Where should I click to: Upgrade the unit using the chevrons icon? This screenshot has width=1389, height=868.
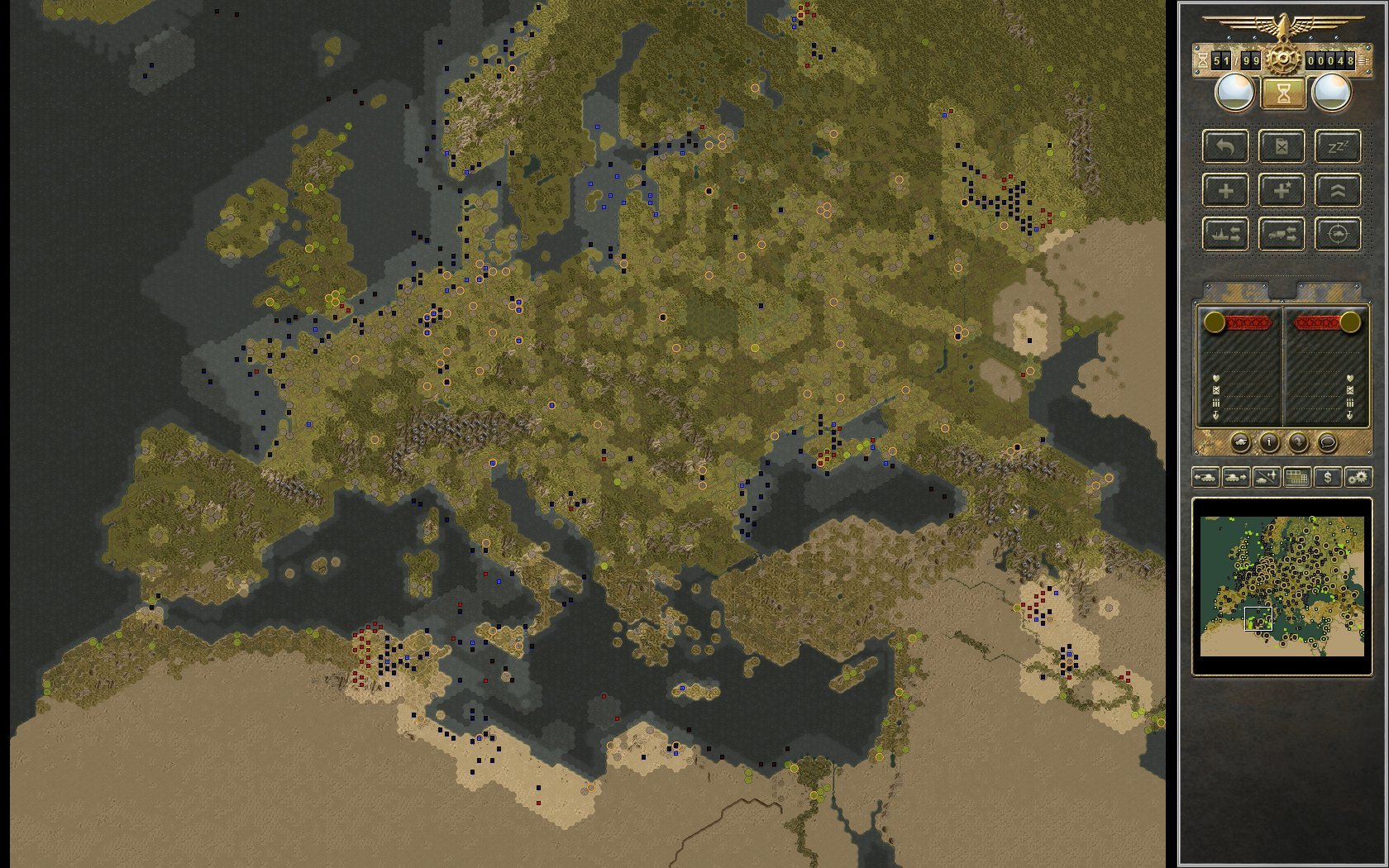tap(1338, 191)
